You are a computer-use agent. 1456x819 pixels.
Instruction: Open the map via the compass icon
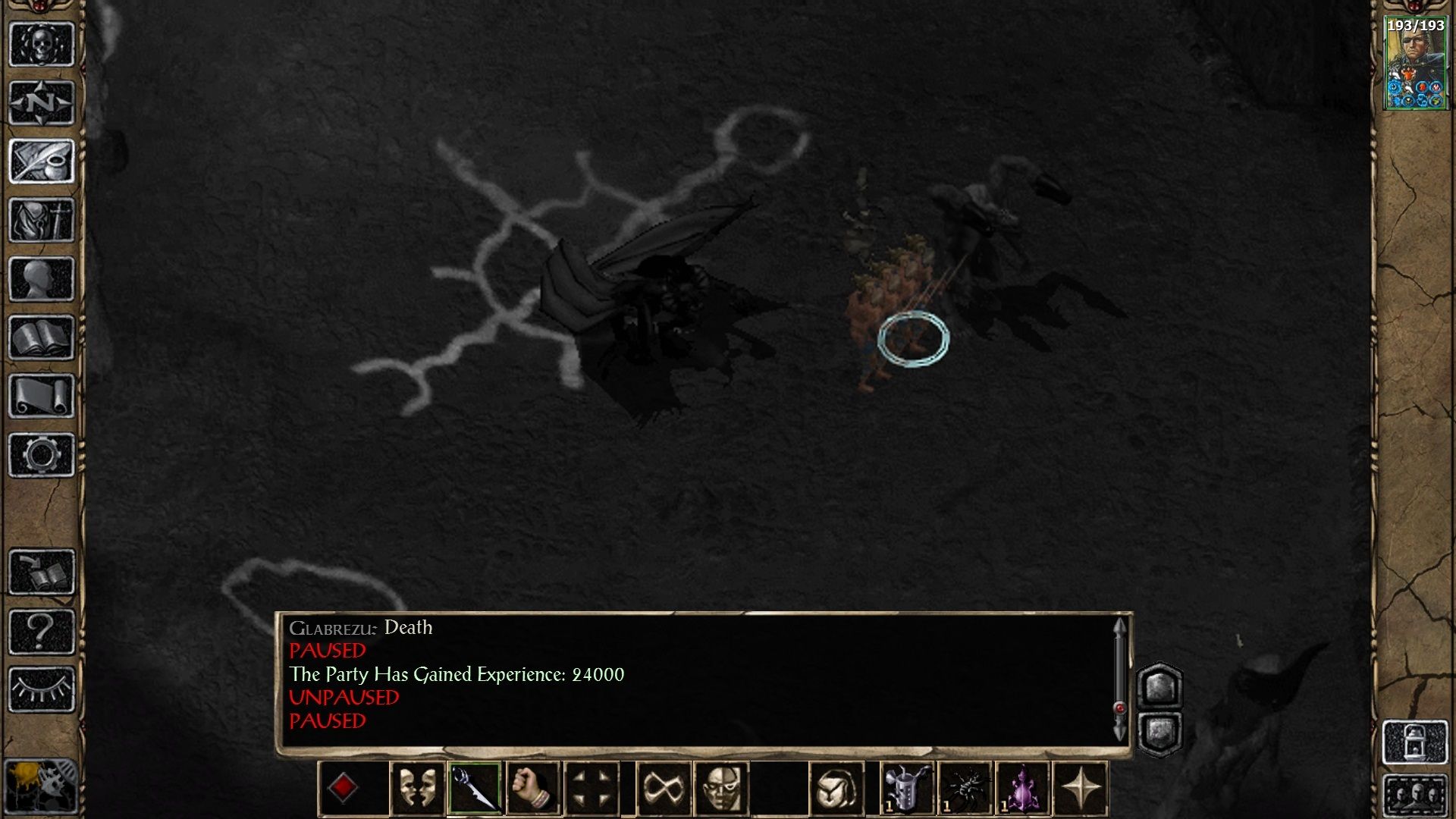tap(42, 101)
